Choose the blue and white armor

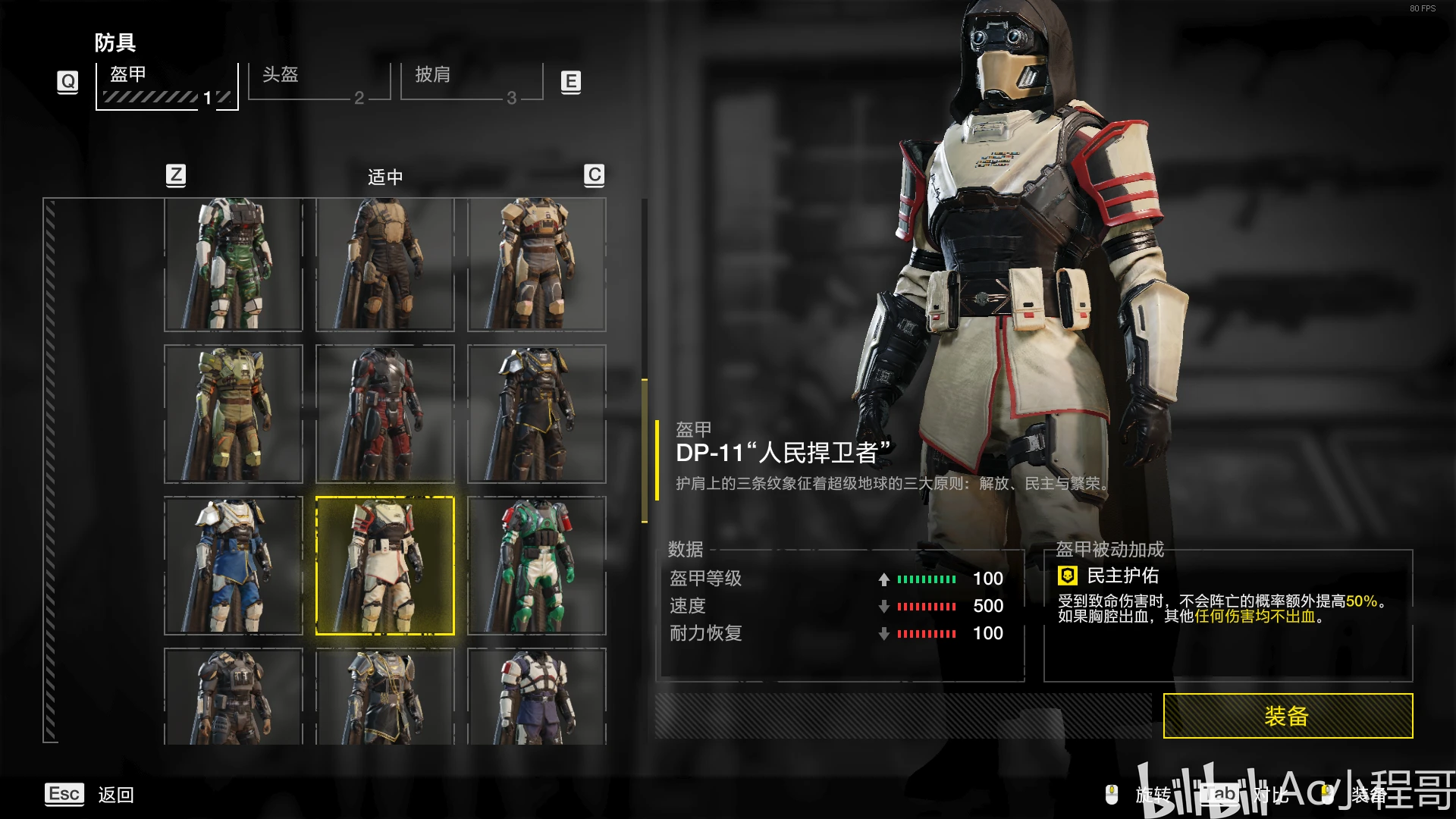[234, 566]
